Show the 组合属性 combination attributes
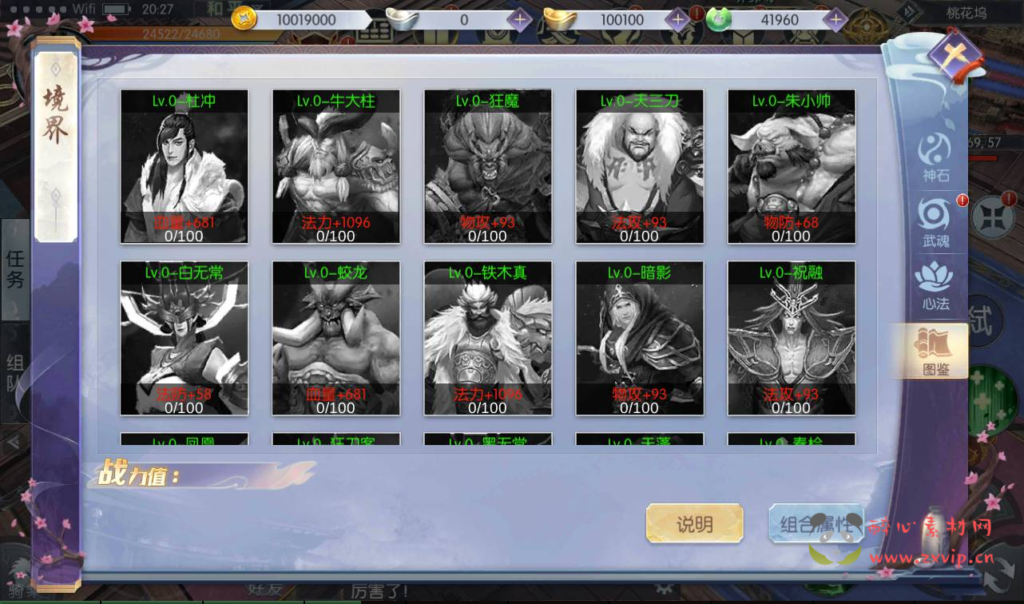The image size is (1024, 604). pos(814,524)
